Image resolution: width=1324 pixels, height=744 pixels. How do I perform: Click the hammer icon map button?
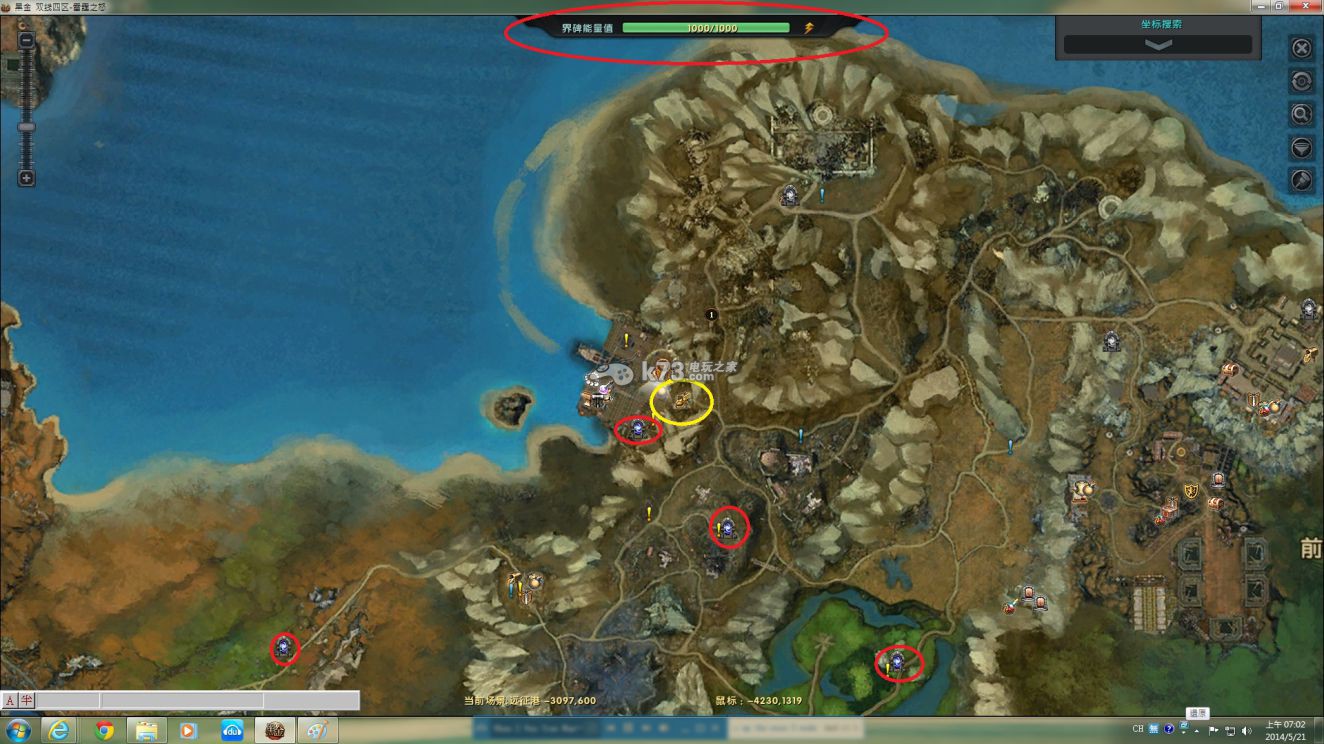click(x=1301, y=180)
